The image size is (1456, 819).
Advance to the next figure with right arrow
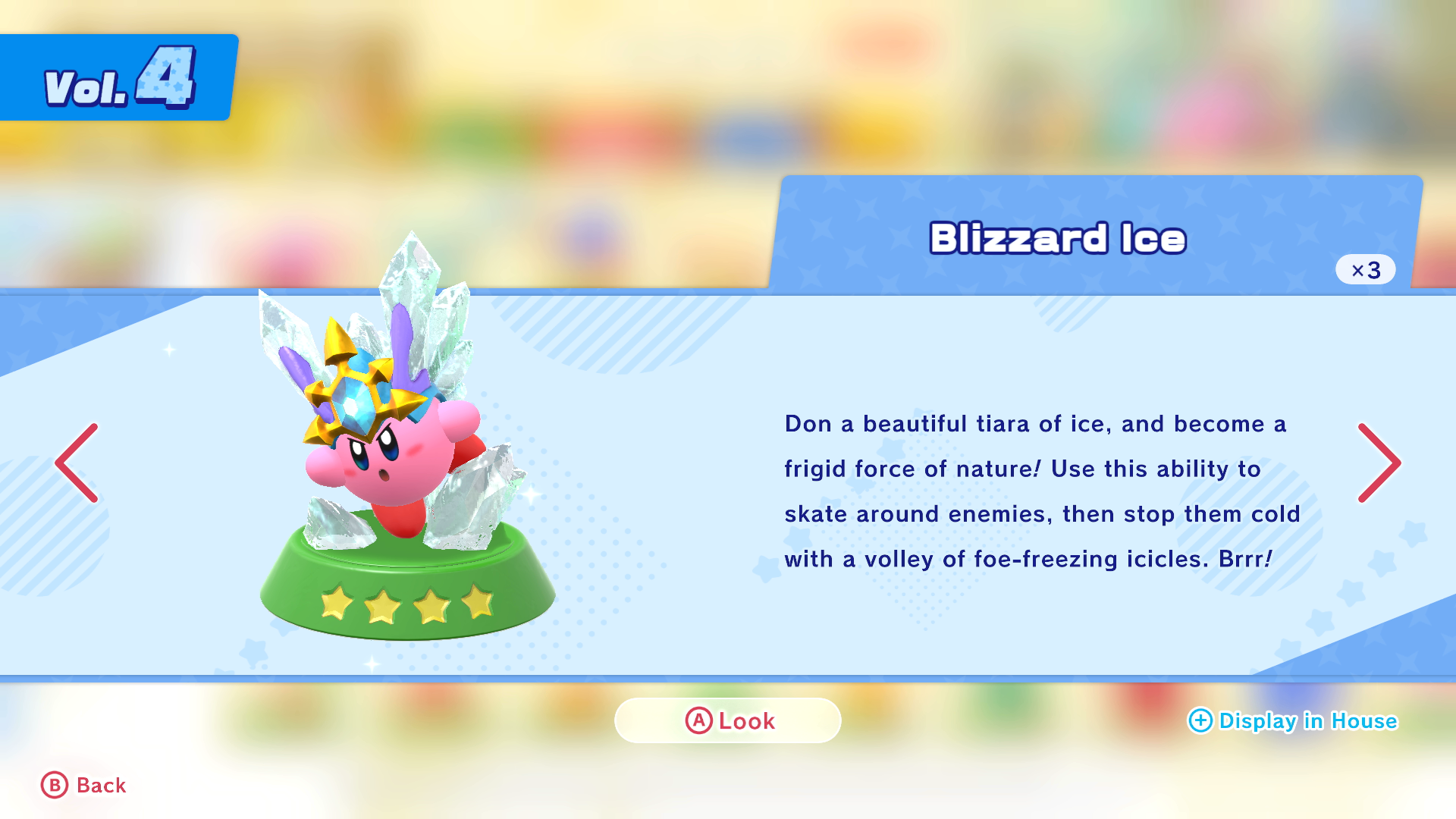[1378, 463]
